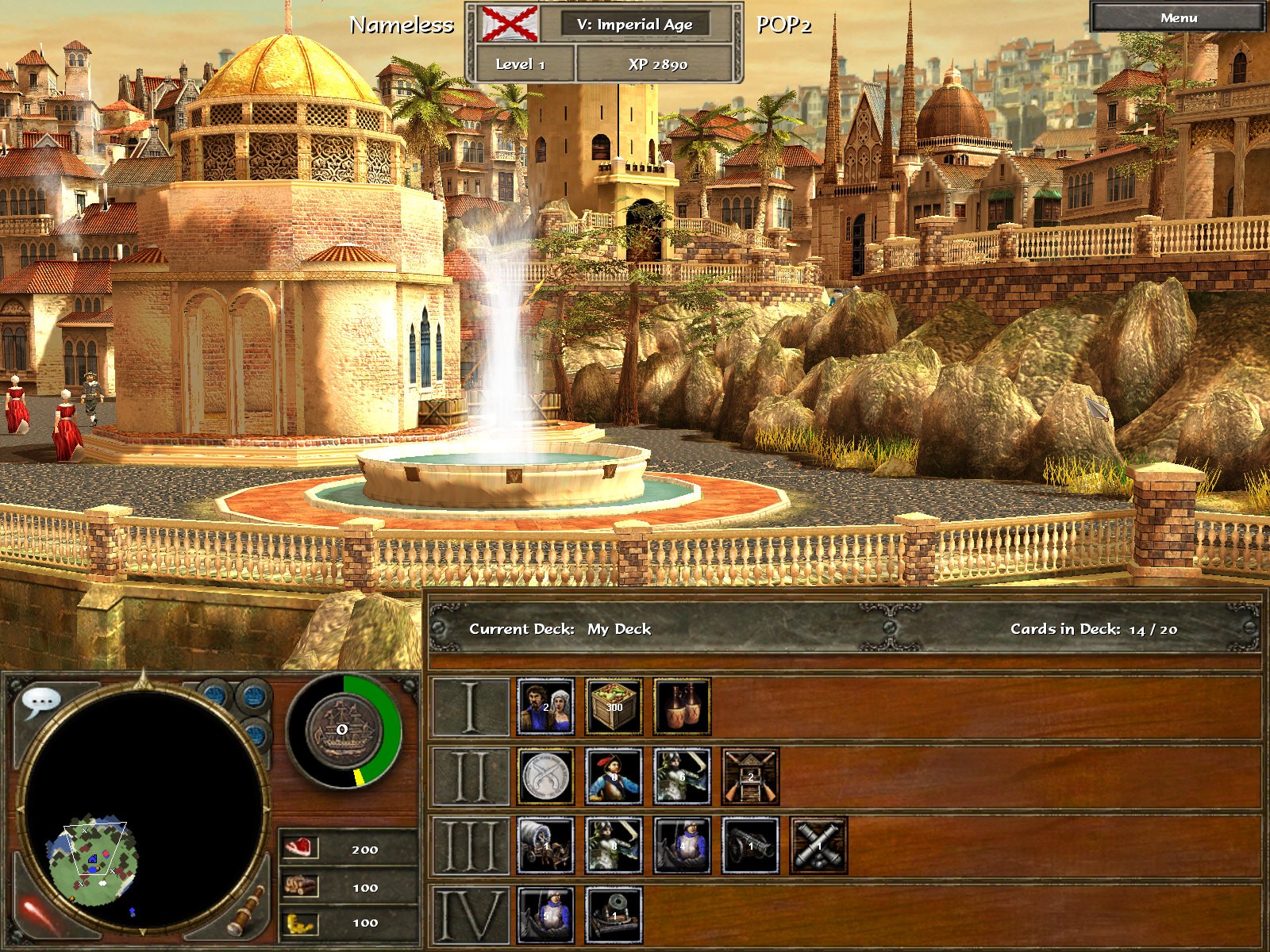The height and width of the screenshot is (952, 1270).
Task: Choose the 300 food crate card
Action: click(614, 706)
